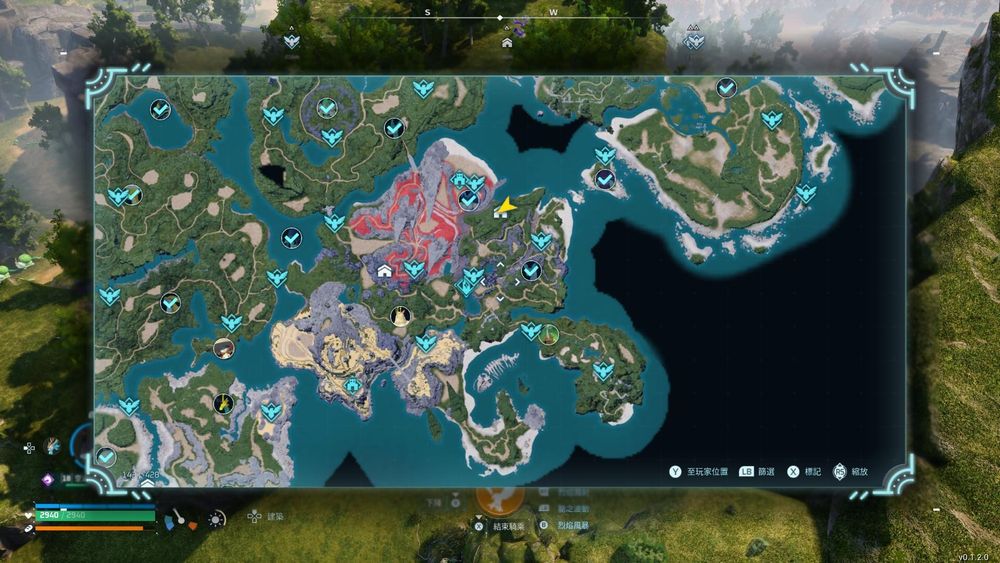The width and height of the screenshot is (1000, 563).
Task: Click the fast travel marker on red volcano
Action: 413,268
